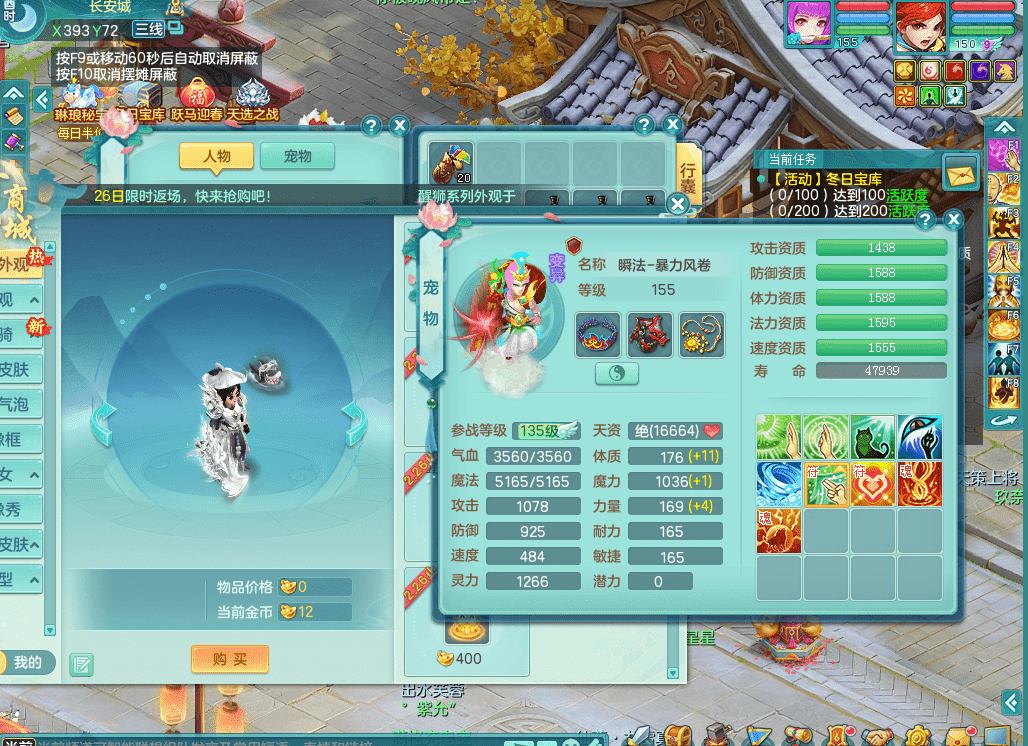Select the pet's red armor equipment slot
Image resolution: width=1028 pixels, height=746 pixels.
(650, 335)
